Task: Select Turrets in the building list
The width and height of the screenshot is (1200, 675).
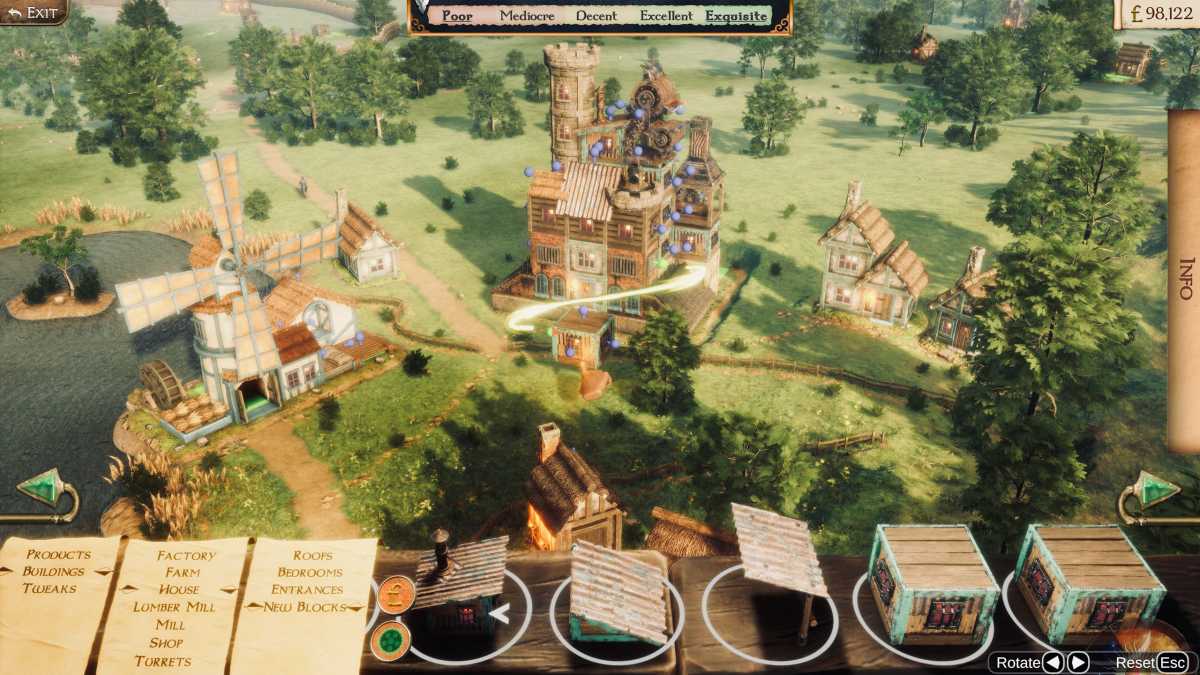Action: (163, 661)
